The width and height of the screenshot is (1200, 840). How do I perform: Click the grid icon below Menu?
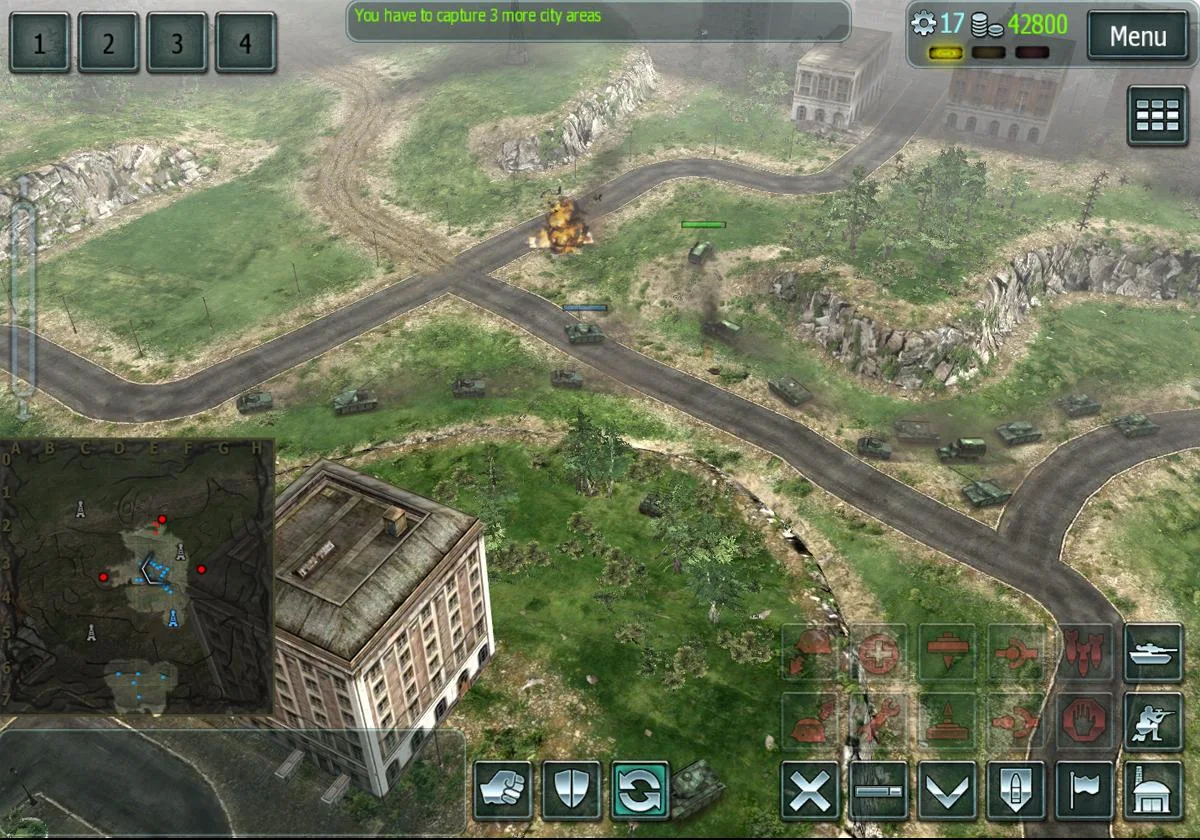(x=1157, y=116)
